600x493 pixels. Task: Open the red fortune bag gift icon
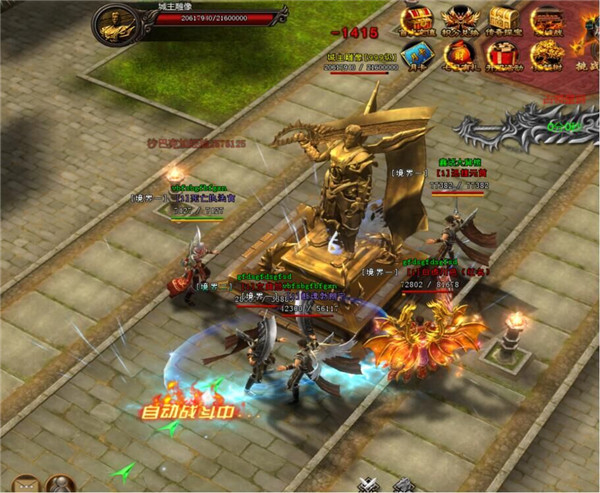point(459,56)
